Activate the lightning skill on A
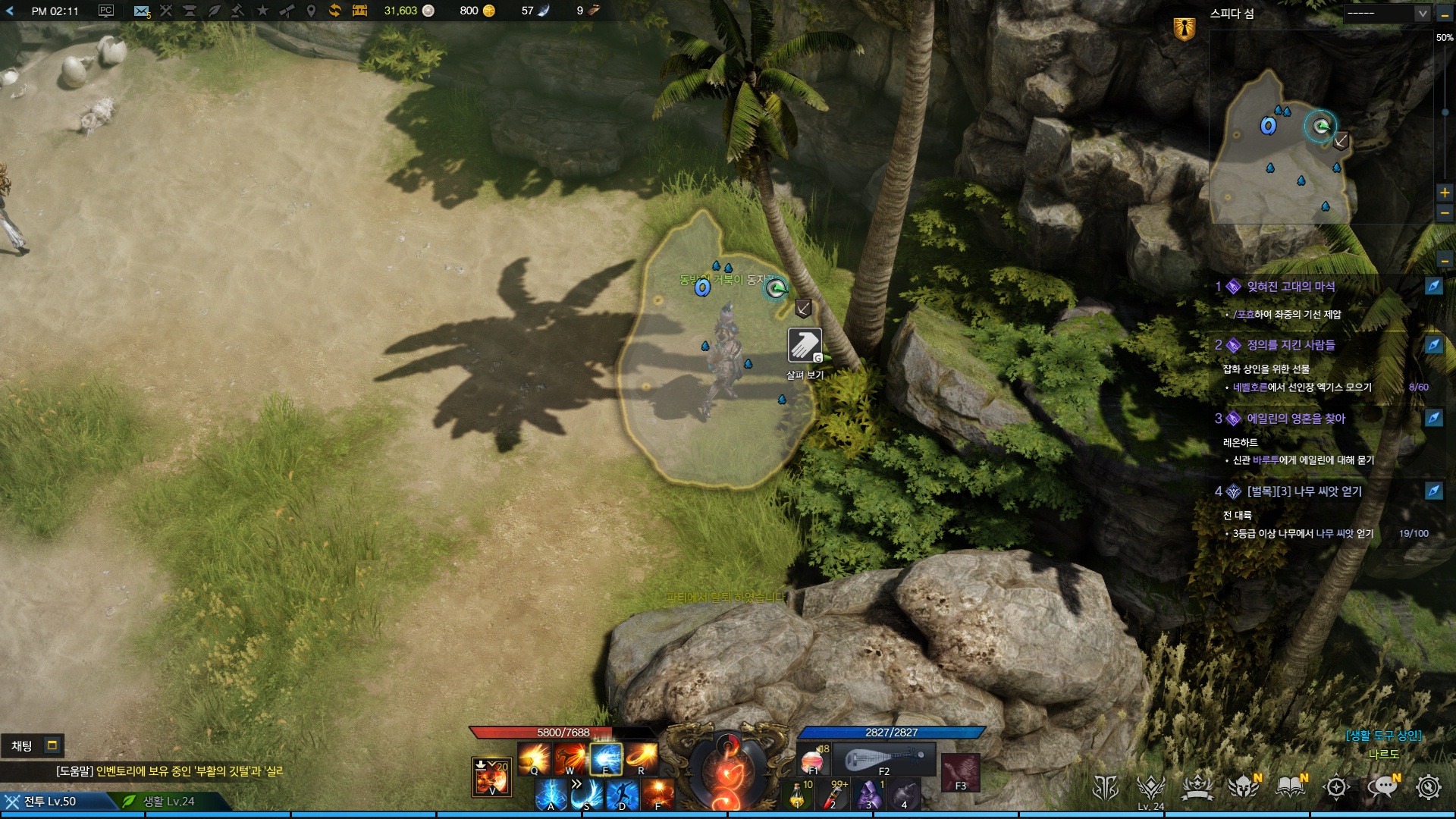Image resolution: width=1456 pixels, height=819 pixels. pyautogui.click(x=551, y=794)
